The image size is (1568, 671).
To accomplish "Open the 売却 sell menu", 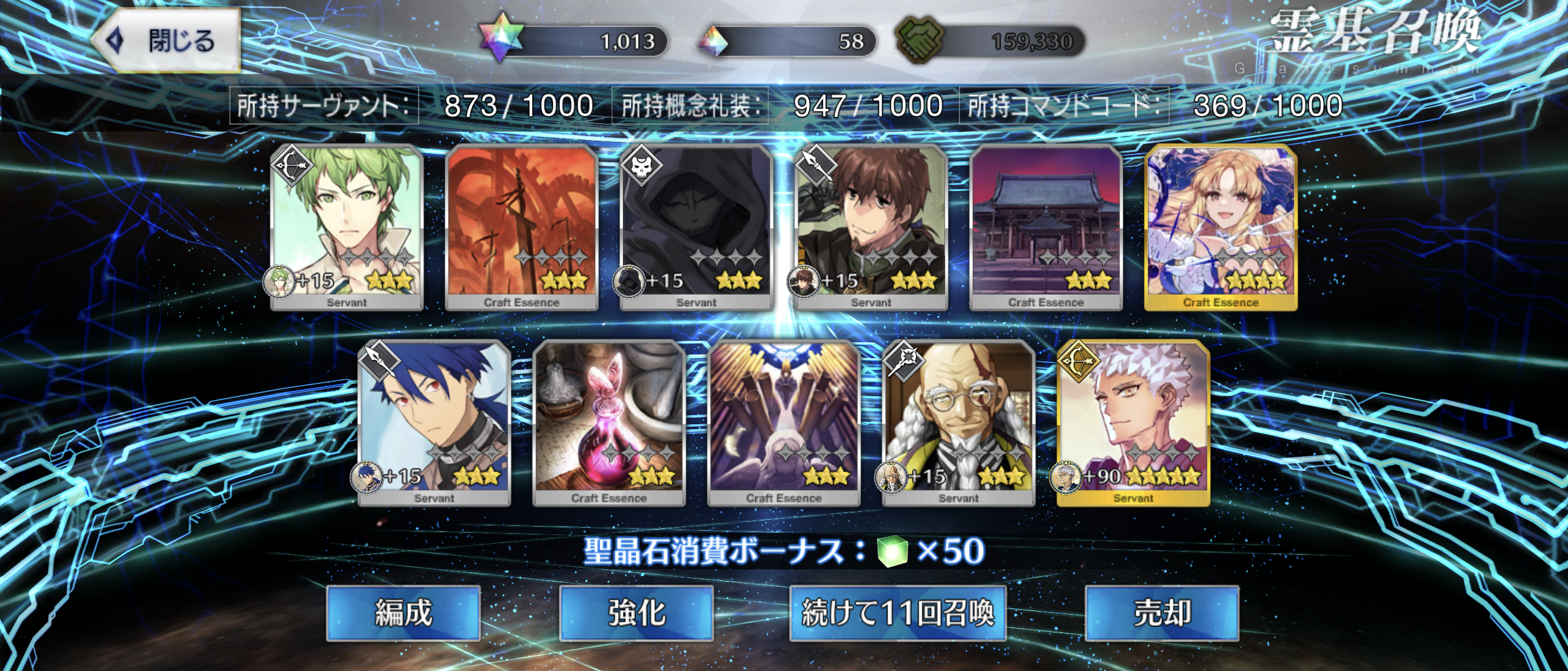I will pyautogui.click(x=1162, y=613).
